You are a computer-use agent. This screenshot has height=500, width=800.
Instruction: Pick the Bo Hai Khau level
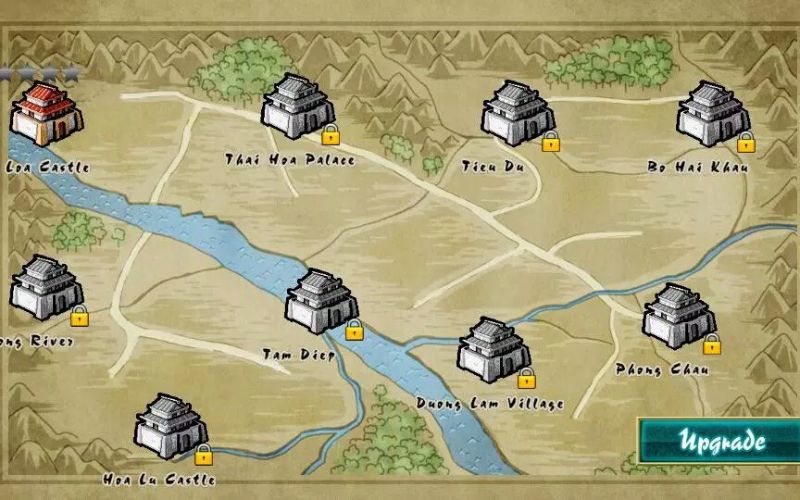coord(712,114)
